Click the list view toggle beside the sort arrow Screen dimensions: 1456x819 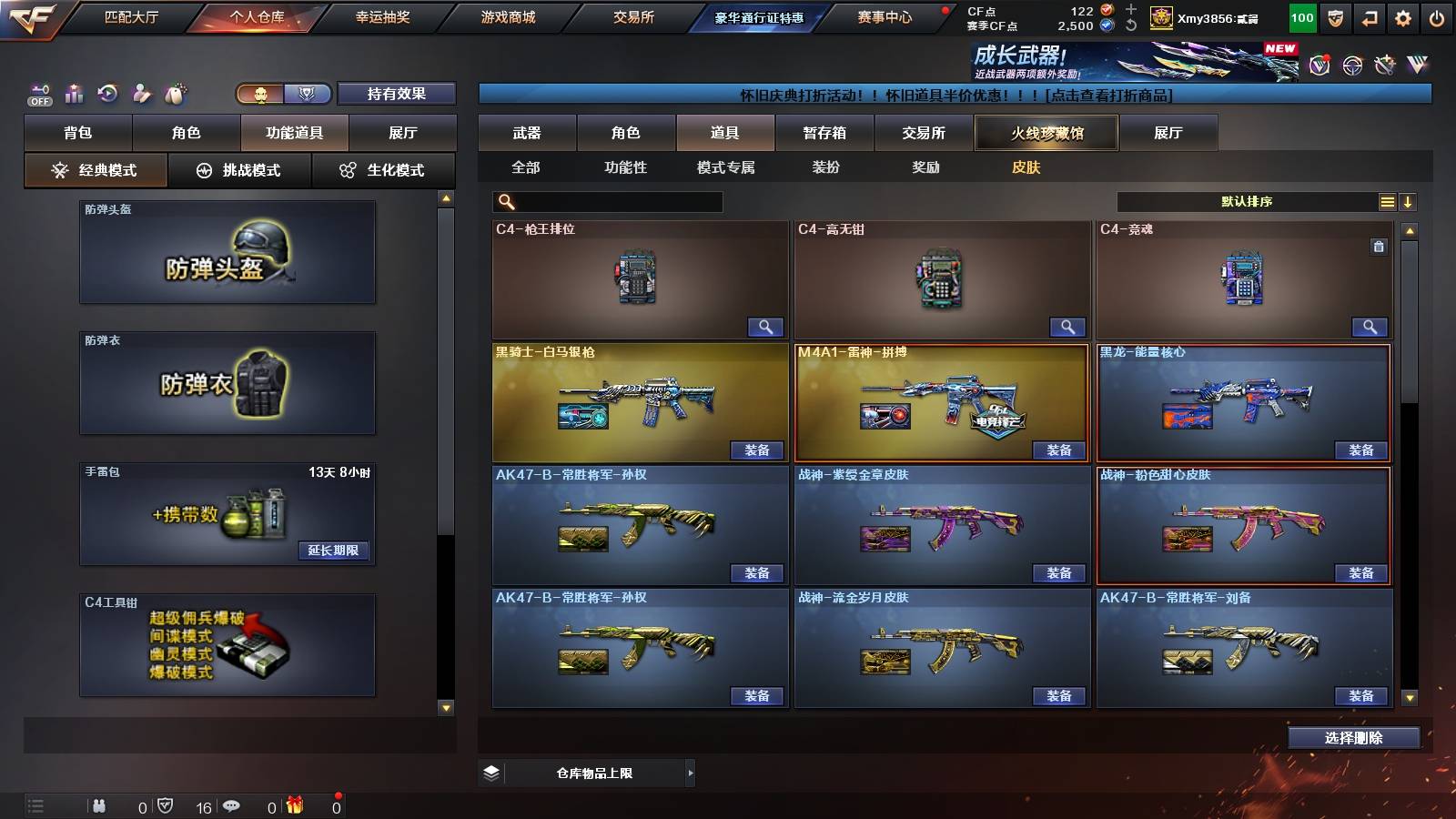1387,201
